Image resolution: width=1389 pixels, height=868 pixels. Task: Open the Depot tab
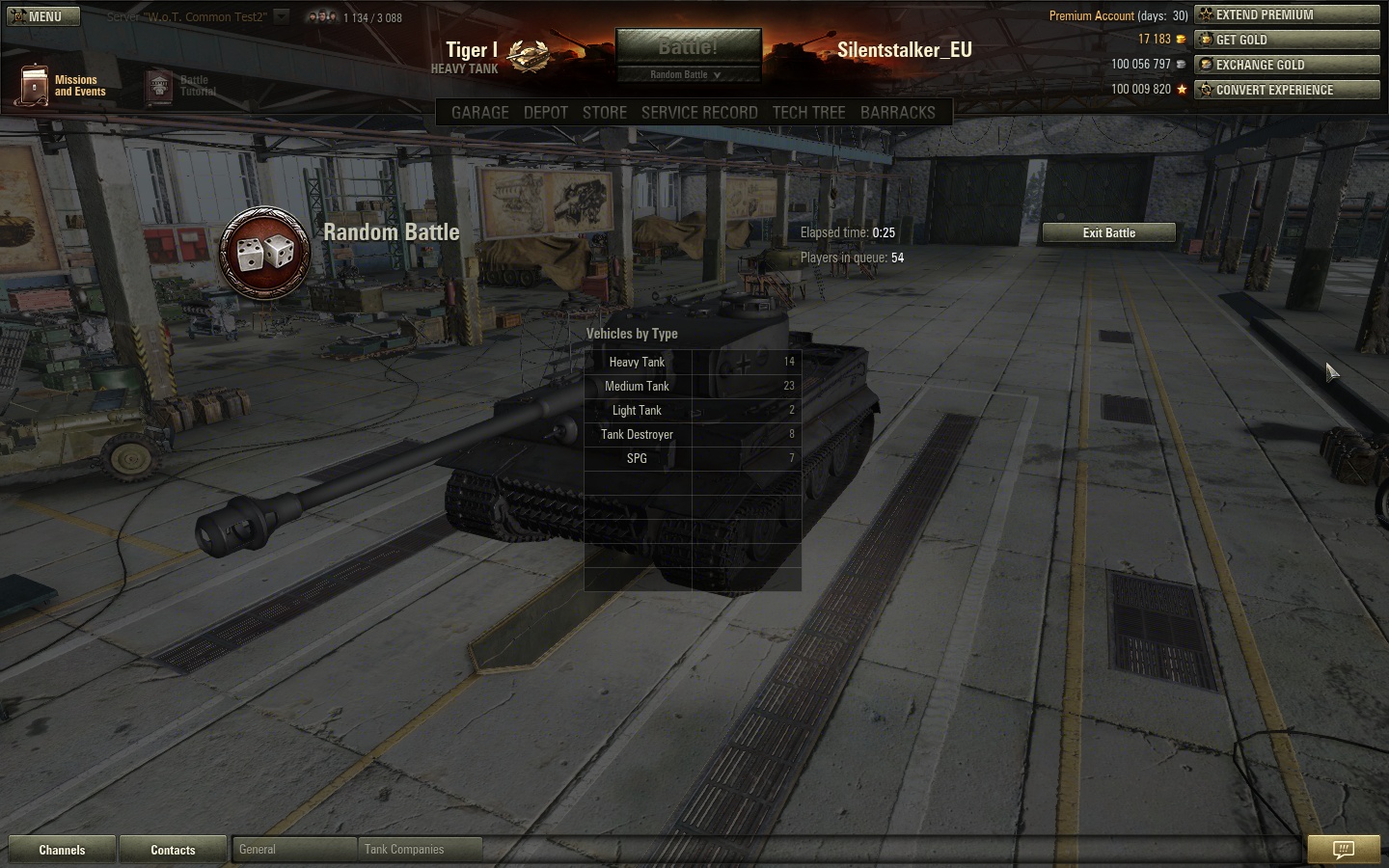coord(545,112)
